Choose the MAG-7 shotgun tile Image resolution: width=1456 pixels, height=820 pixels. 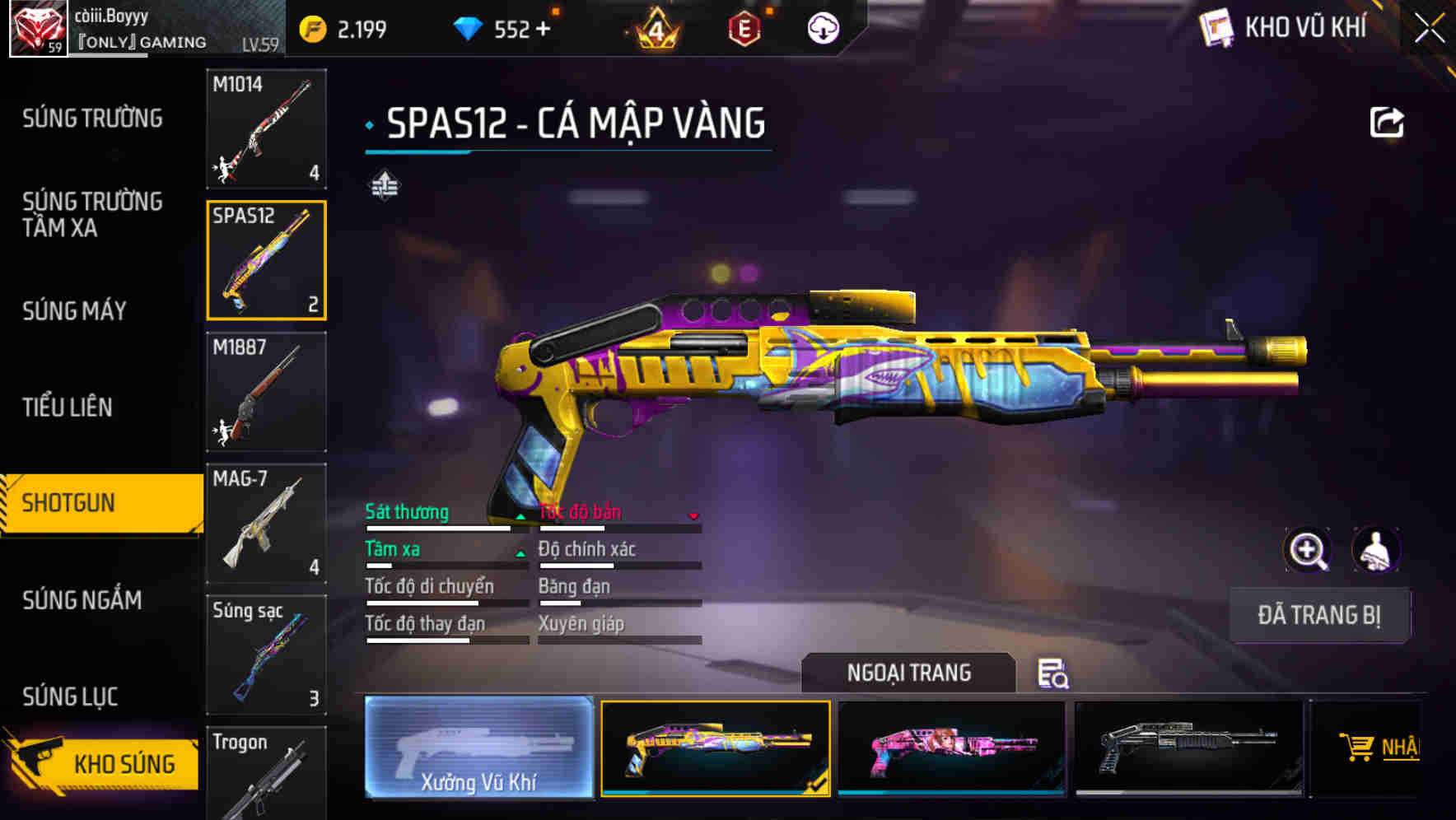click(266, 524)
